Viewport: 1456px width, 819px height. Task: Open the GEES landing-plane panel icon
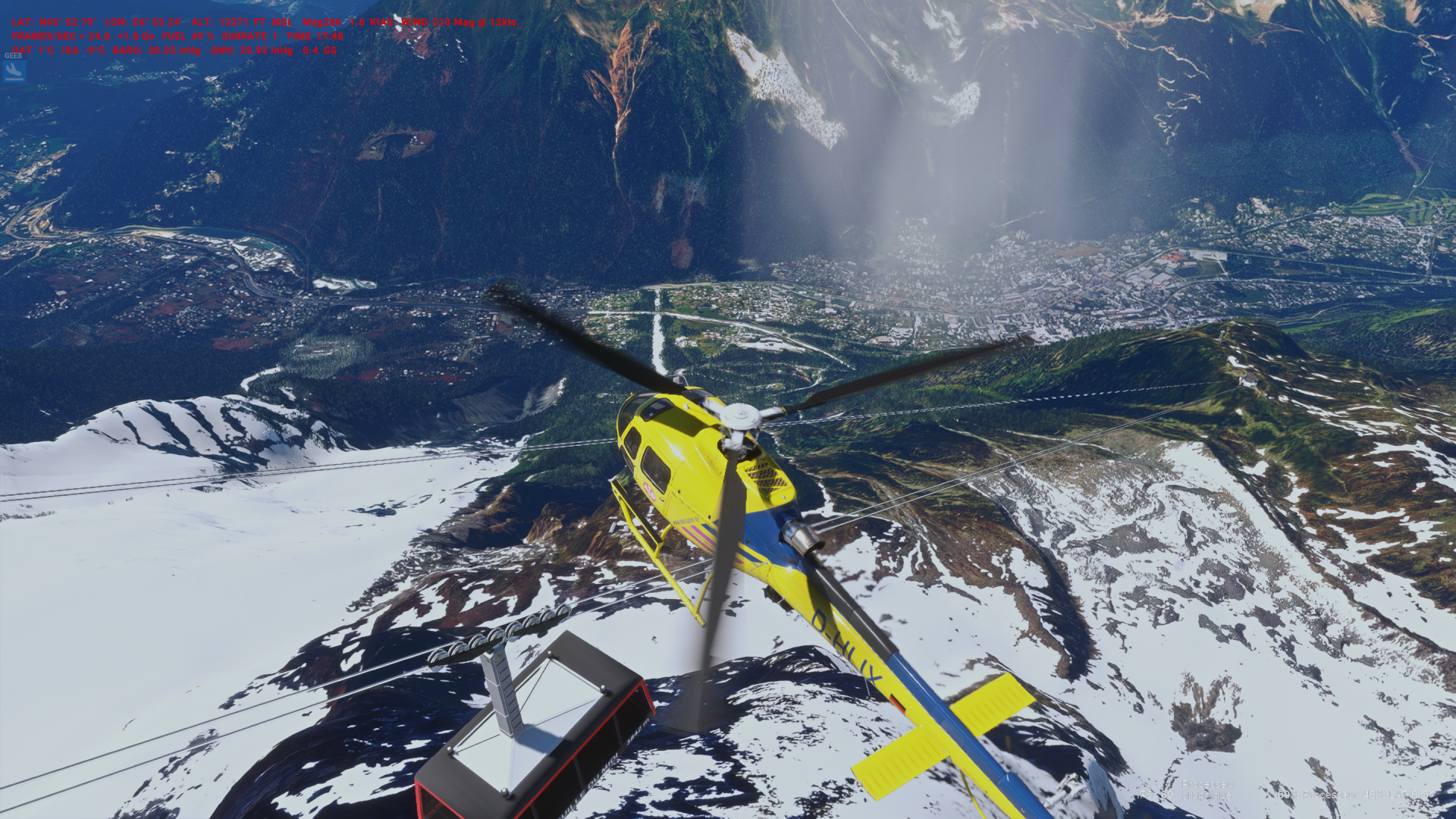[14, 71]
